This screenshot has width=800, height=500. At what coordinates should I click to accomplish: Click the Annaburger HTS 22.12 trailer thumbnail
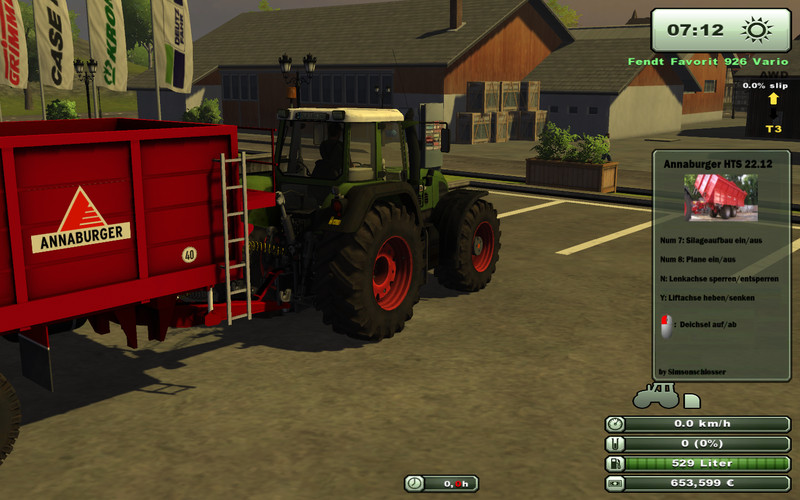720,197
